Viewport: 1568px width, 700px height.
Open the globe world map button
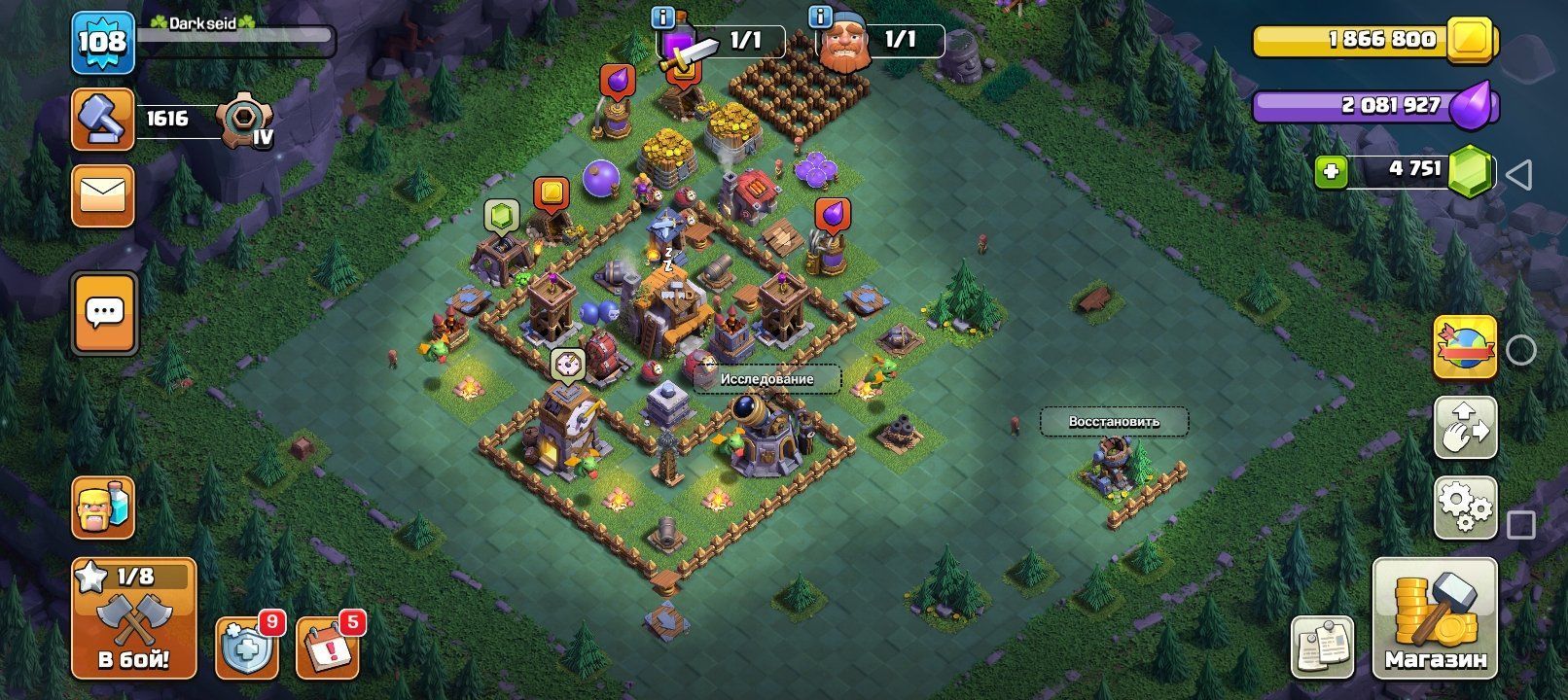tap(1465, 347)
